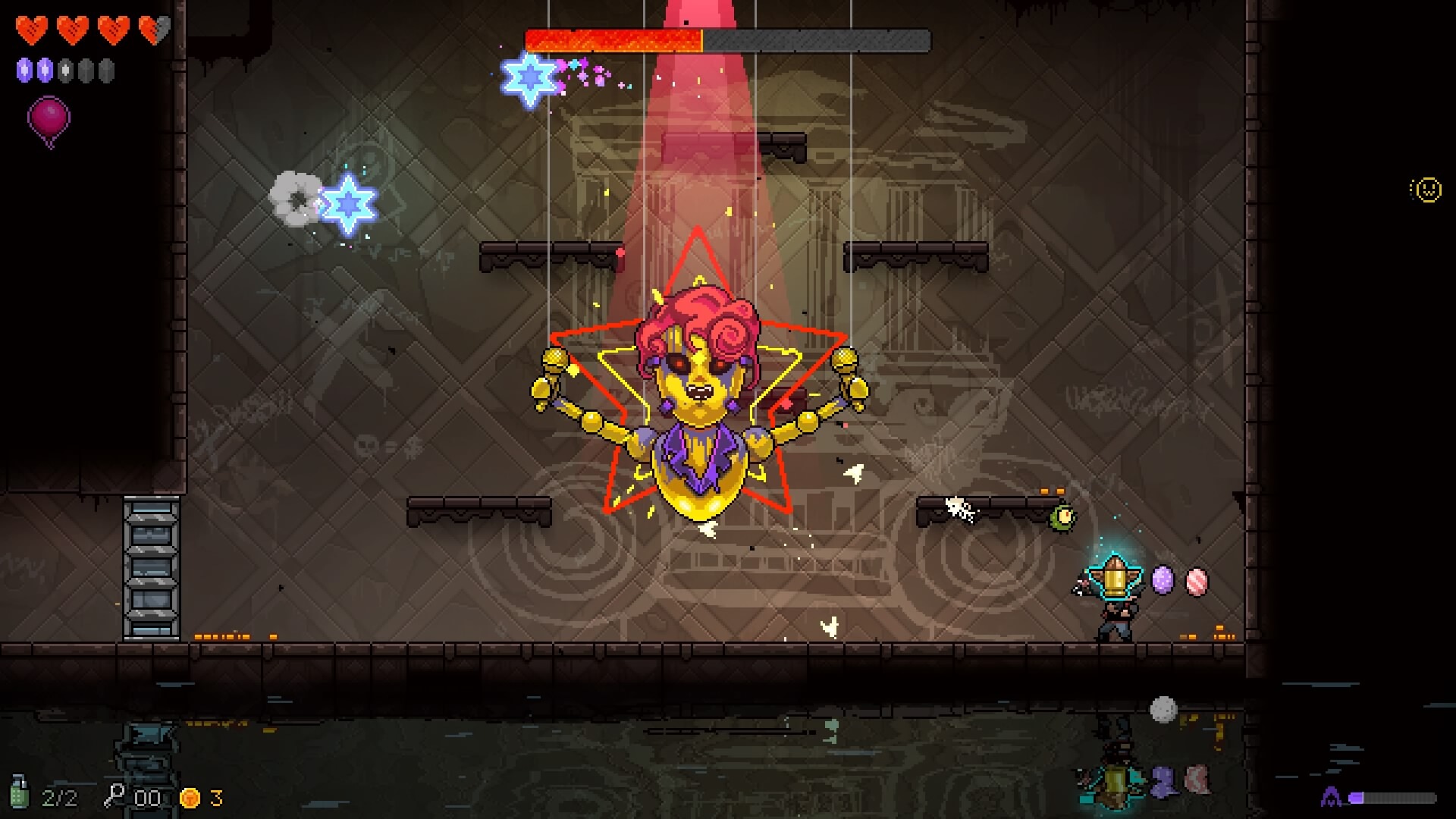Click the yellow smiley minimap room marker
The image size is (1456, 819).
pos(1428,190)
